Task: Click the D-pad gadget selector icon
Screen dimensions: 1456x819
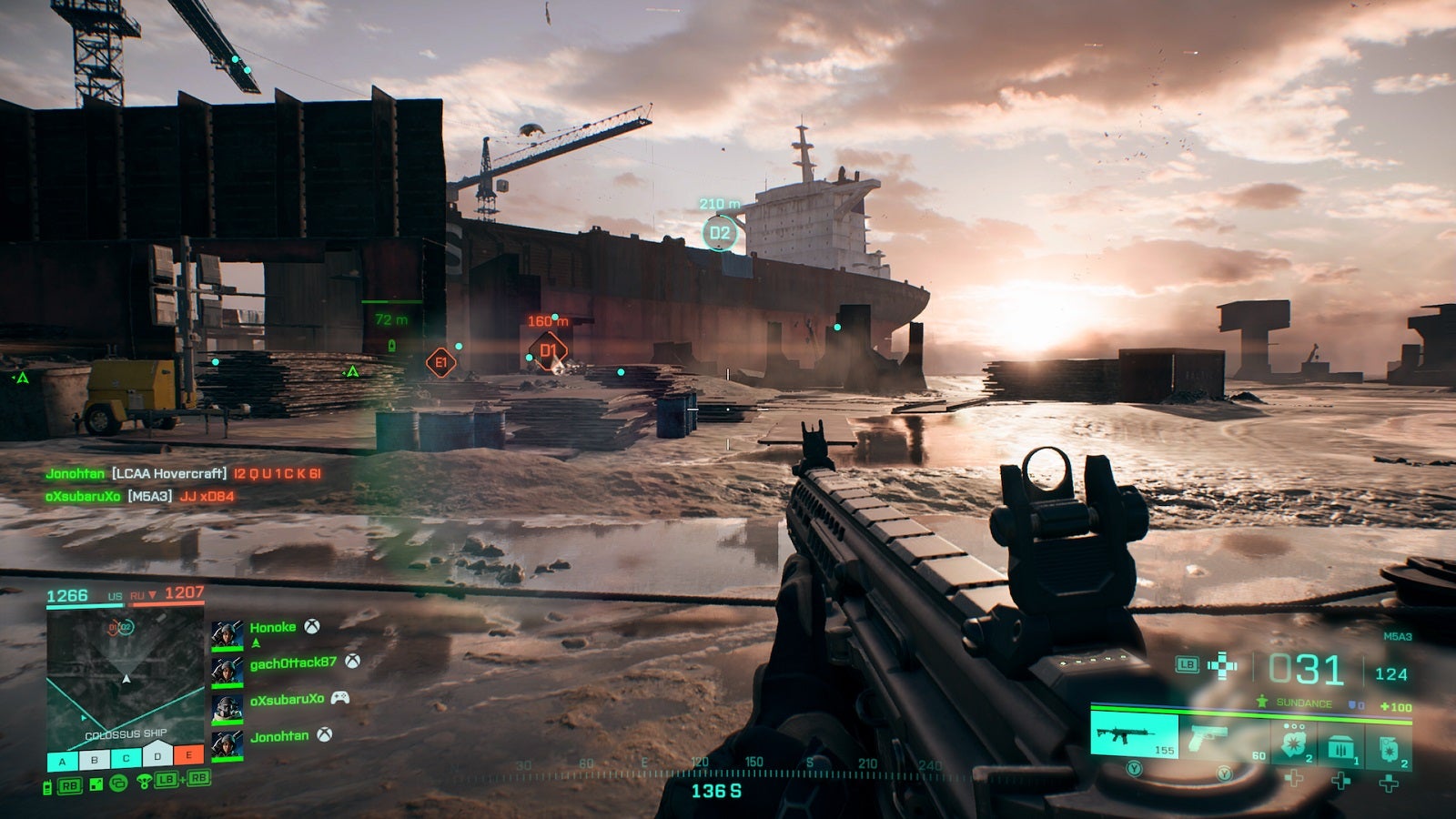Action: 1222,666
